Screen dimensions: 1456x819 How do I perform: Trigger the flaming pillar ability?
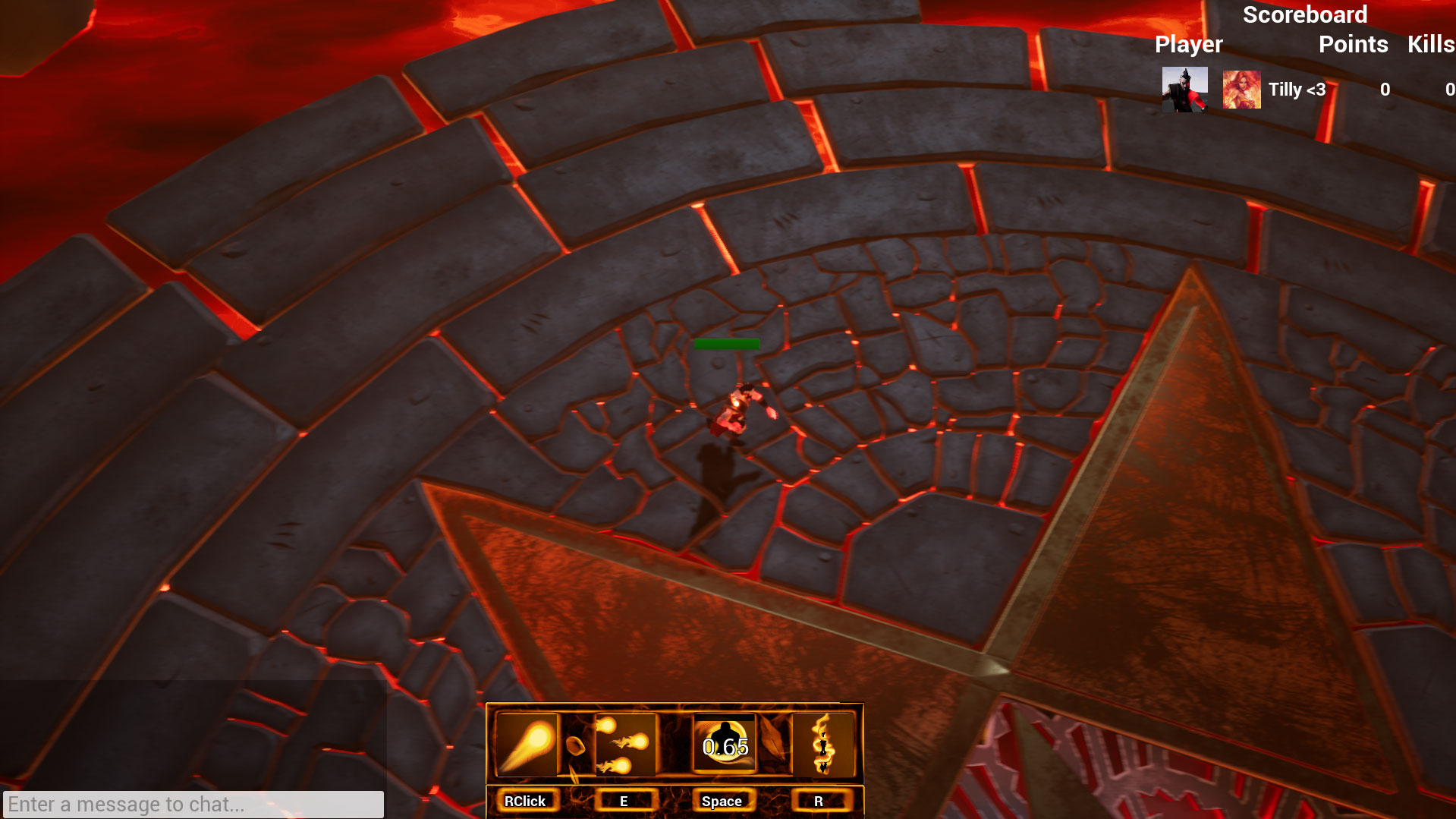822,745
